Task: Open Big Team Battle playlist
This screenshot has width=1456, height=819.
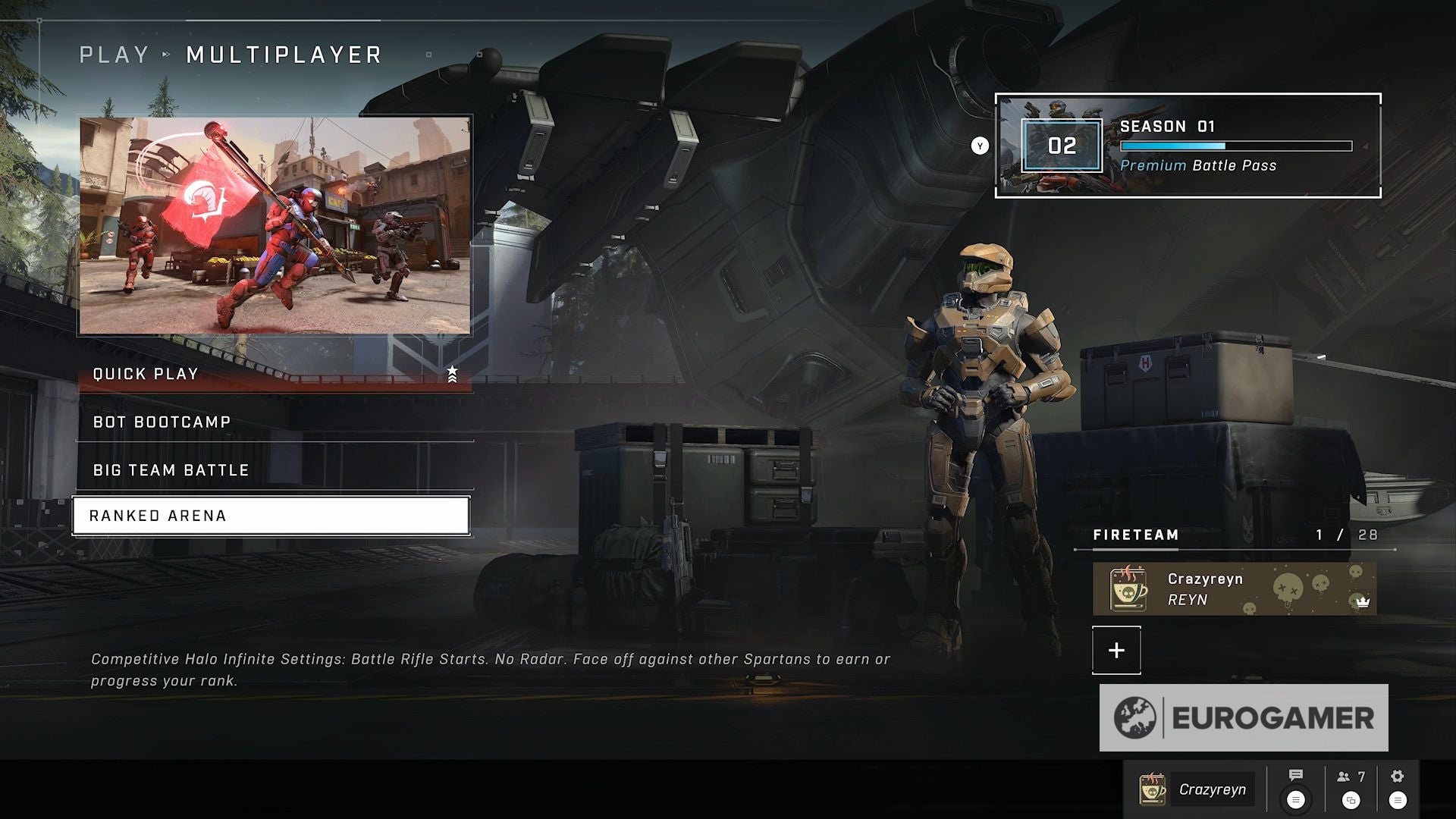Action: coord(273,470)
